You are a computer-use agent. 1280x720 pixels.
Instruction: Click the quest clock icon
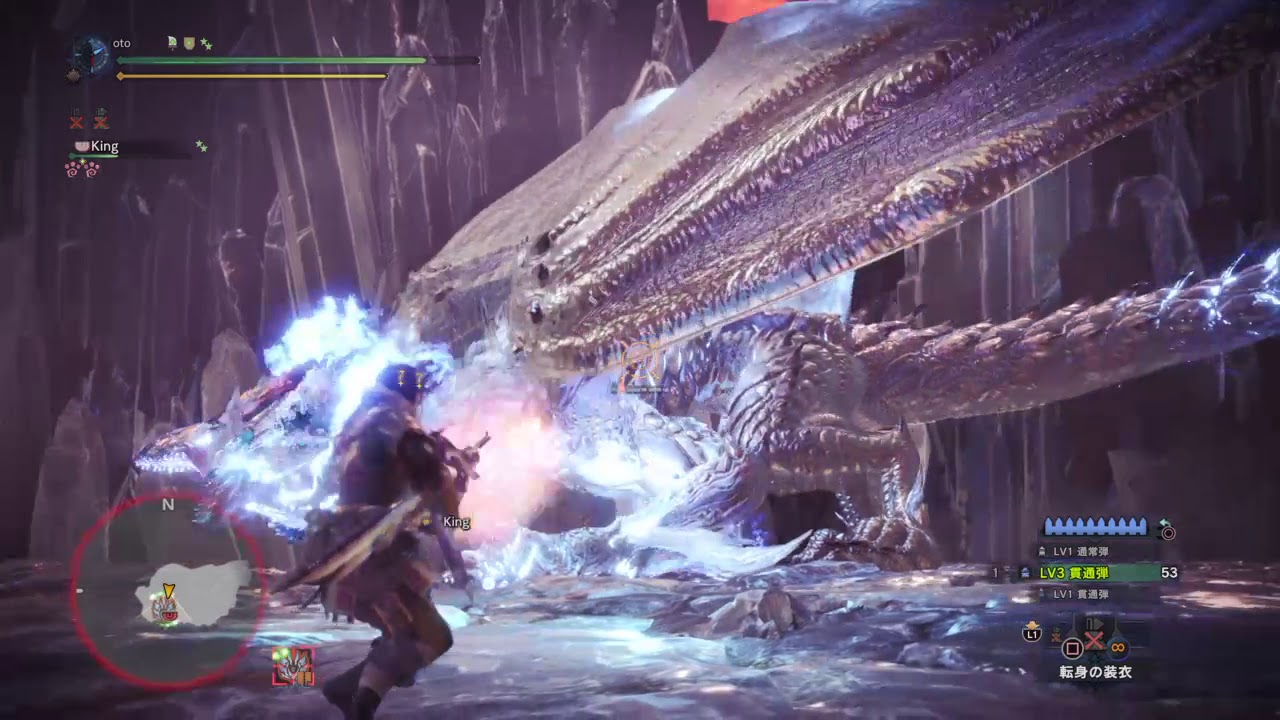[91, 55]
